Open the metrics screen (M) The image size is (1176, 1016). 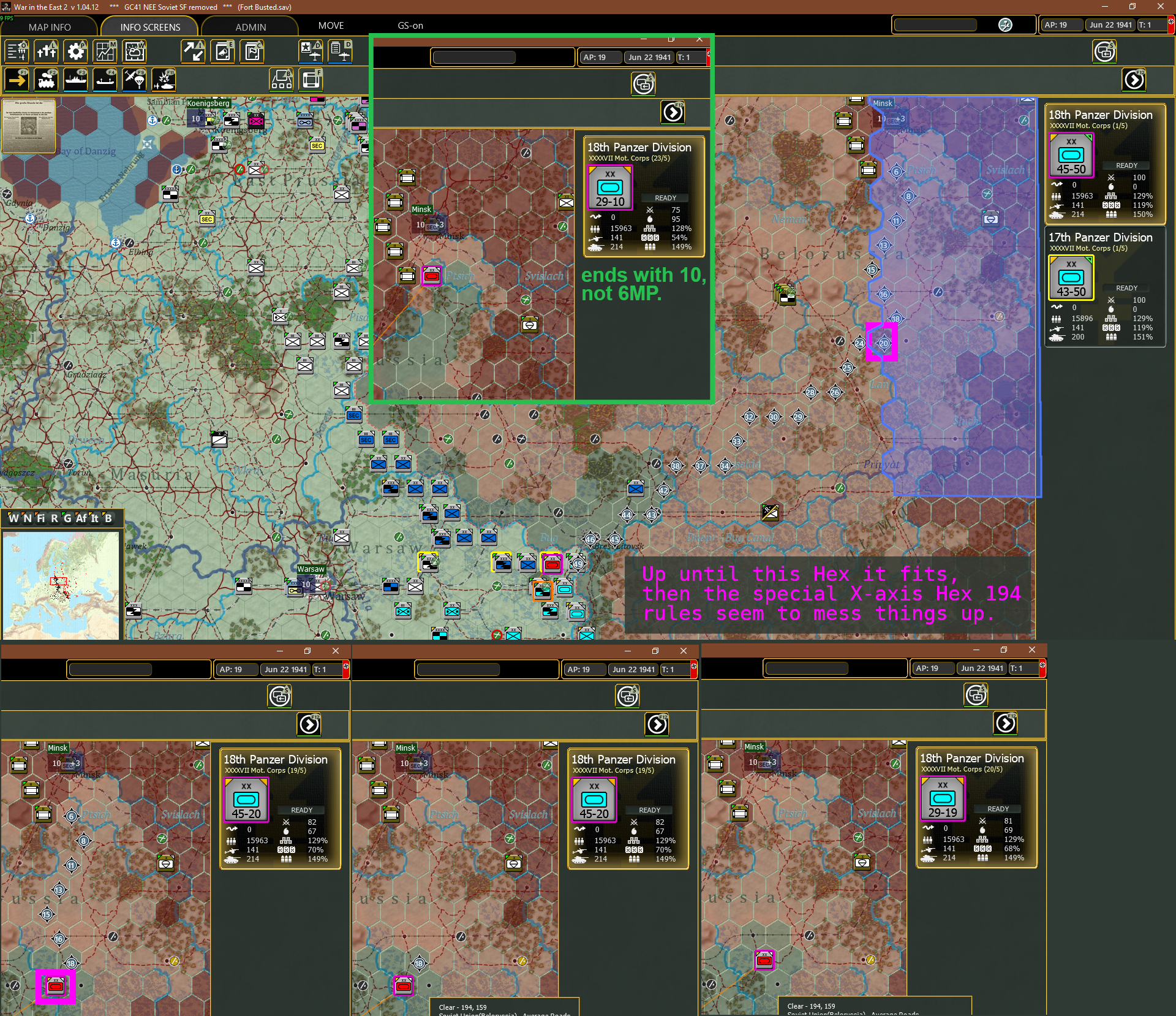point(105,51)
